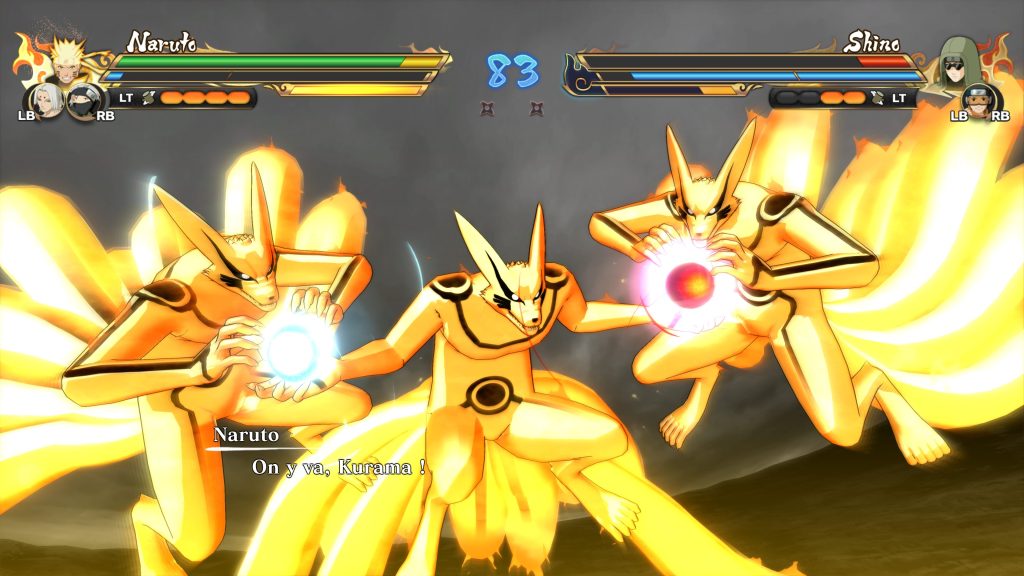Select the white-haired support character icon

[48, 100]
